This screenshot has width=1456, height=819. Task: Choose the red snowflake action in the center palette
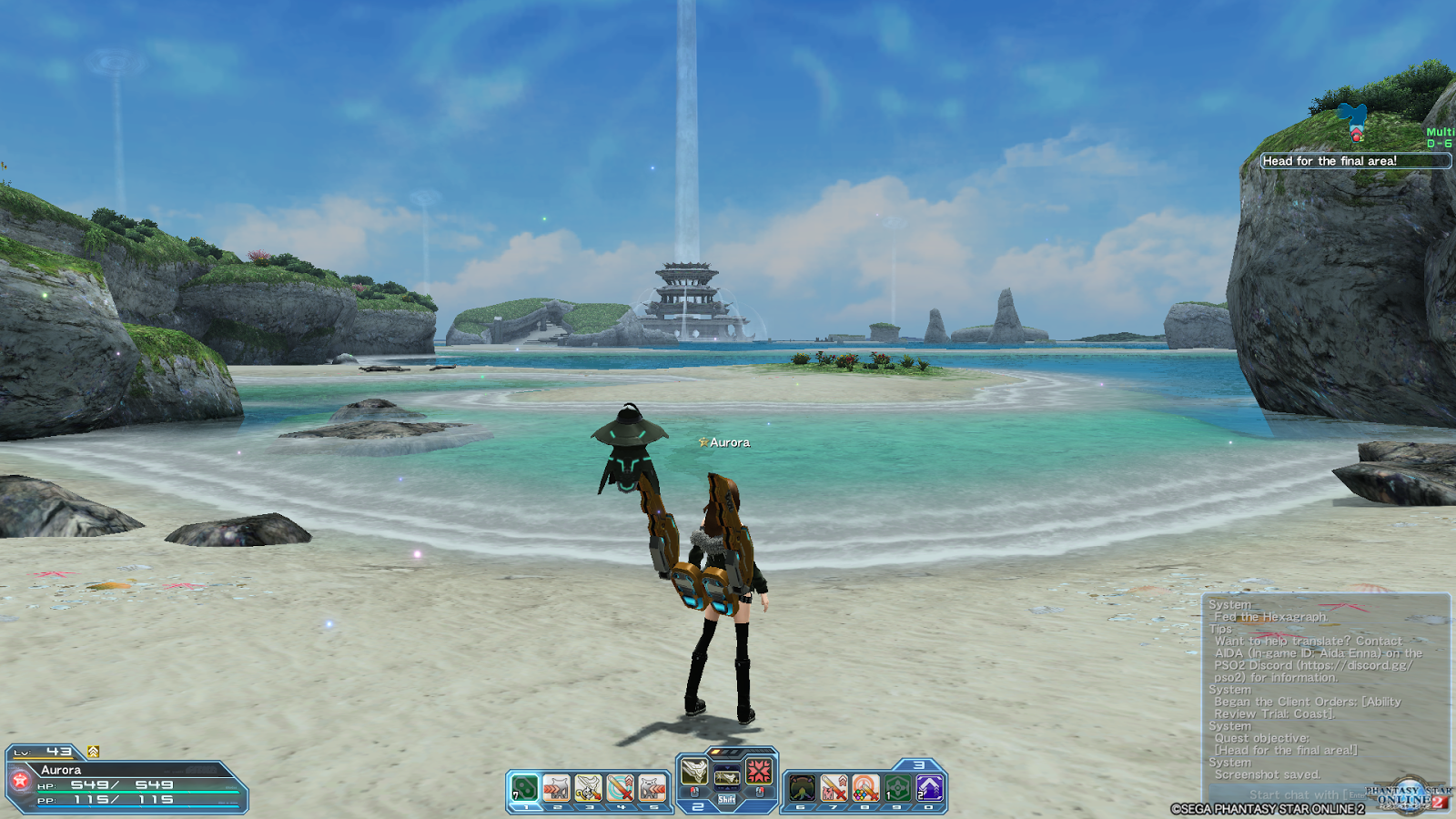759,773
